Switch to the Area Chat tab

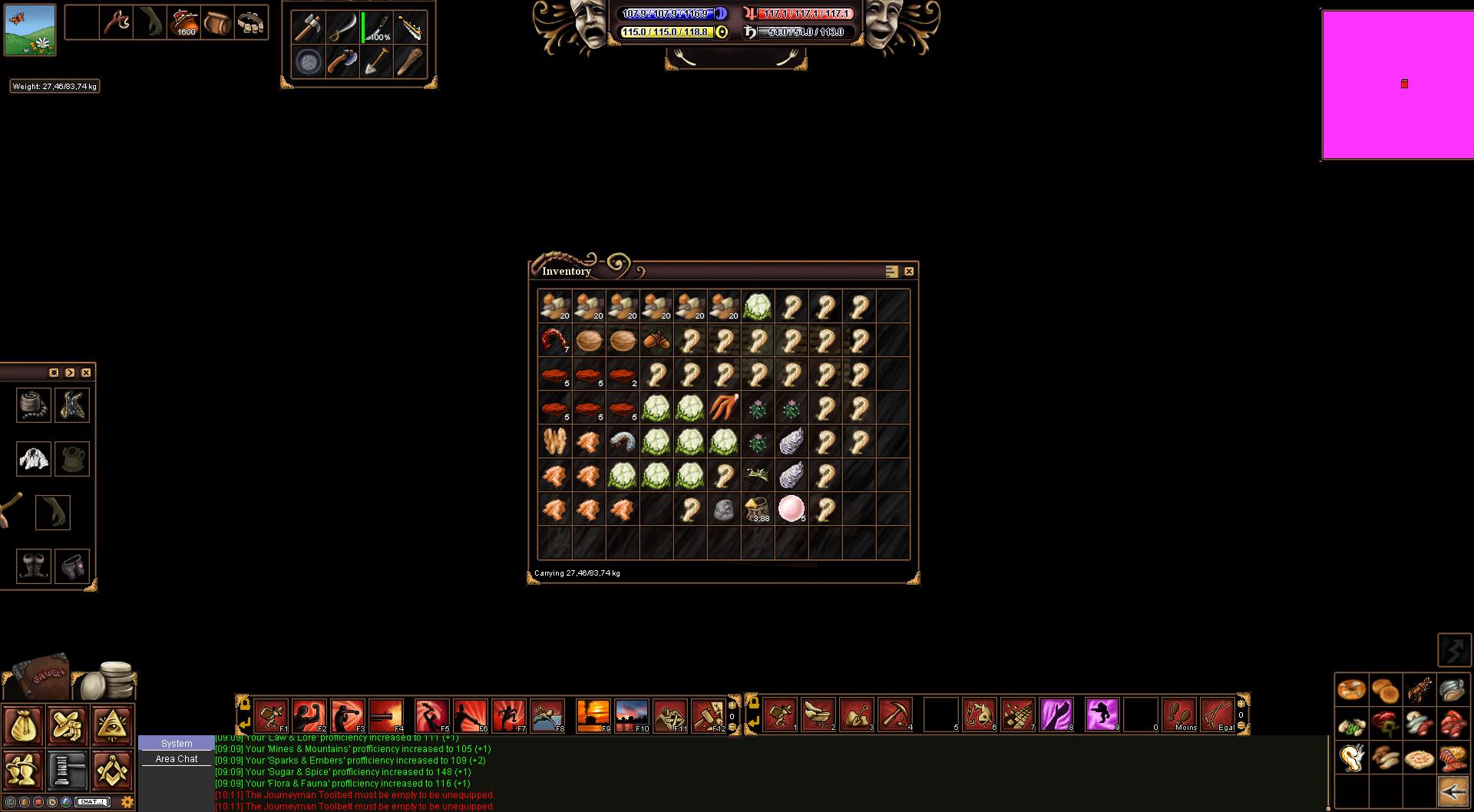click(177, 759)
